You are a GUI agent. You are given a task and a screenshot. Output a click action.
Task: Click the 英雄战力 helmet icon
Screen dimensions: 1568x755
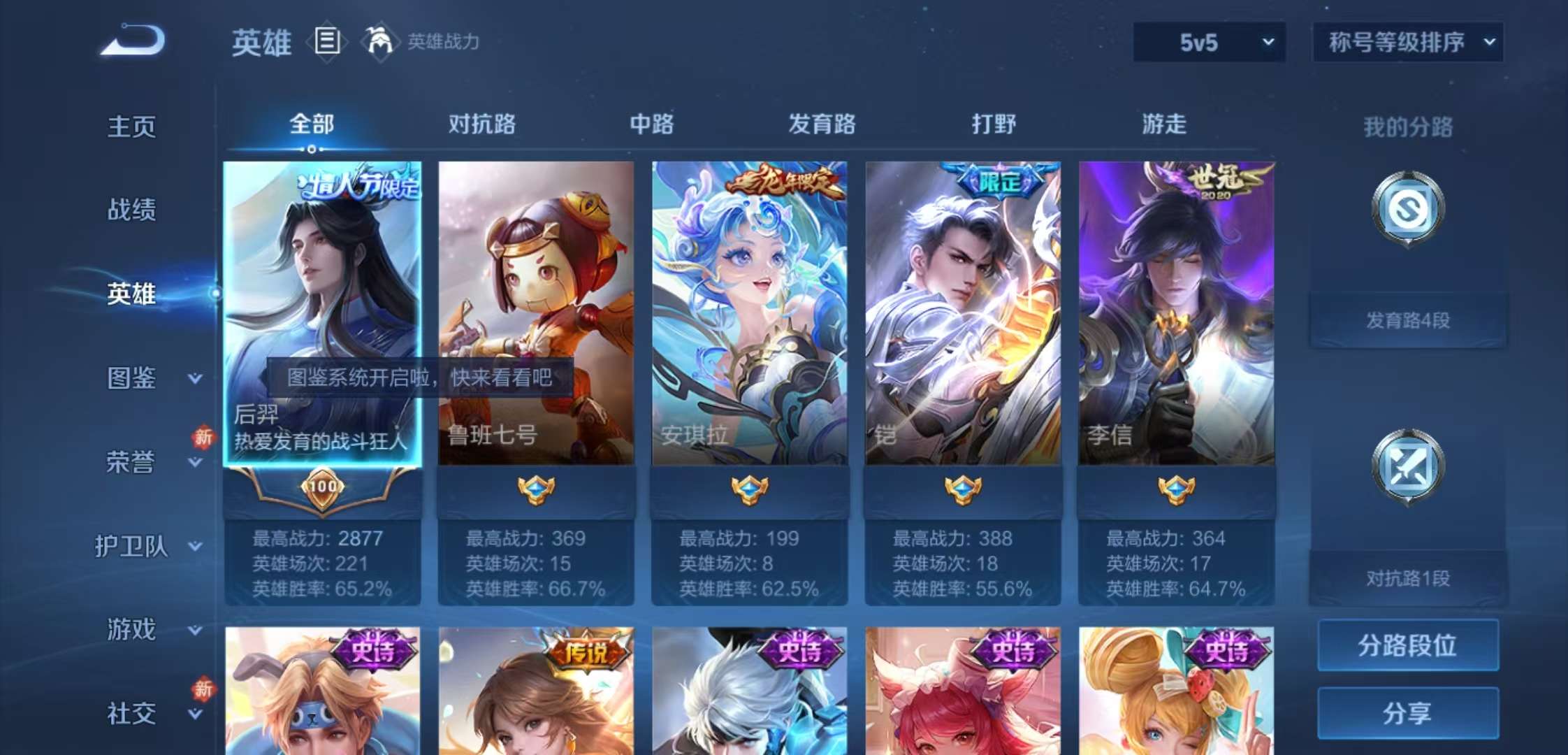point(377,42)
